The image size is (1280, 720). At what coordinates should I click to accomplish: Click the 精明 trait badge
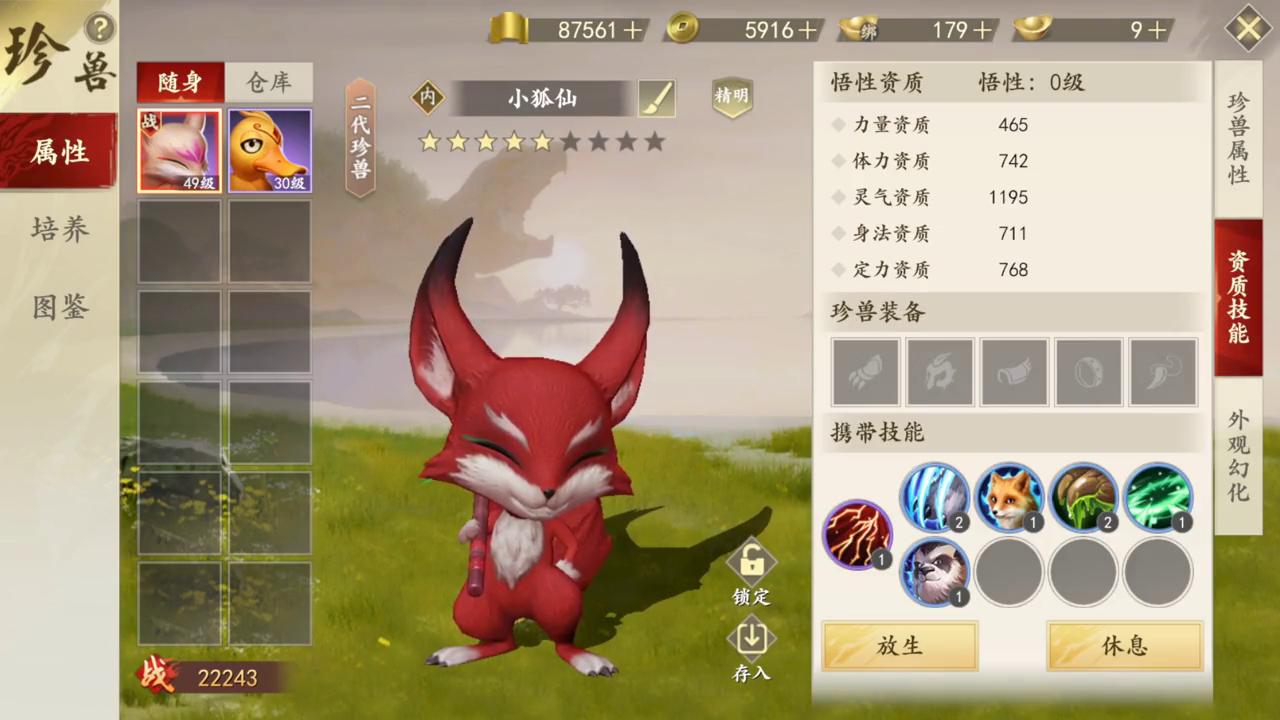tap(732, 97)
